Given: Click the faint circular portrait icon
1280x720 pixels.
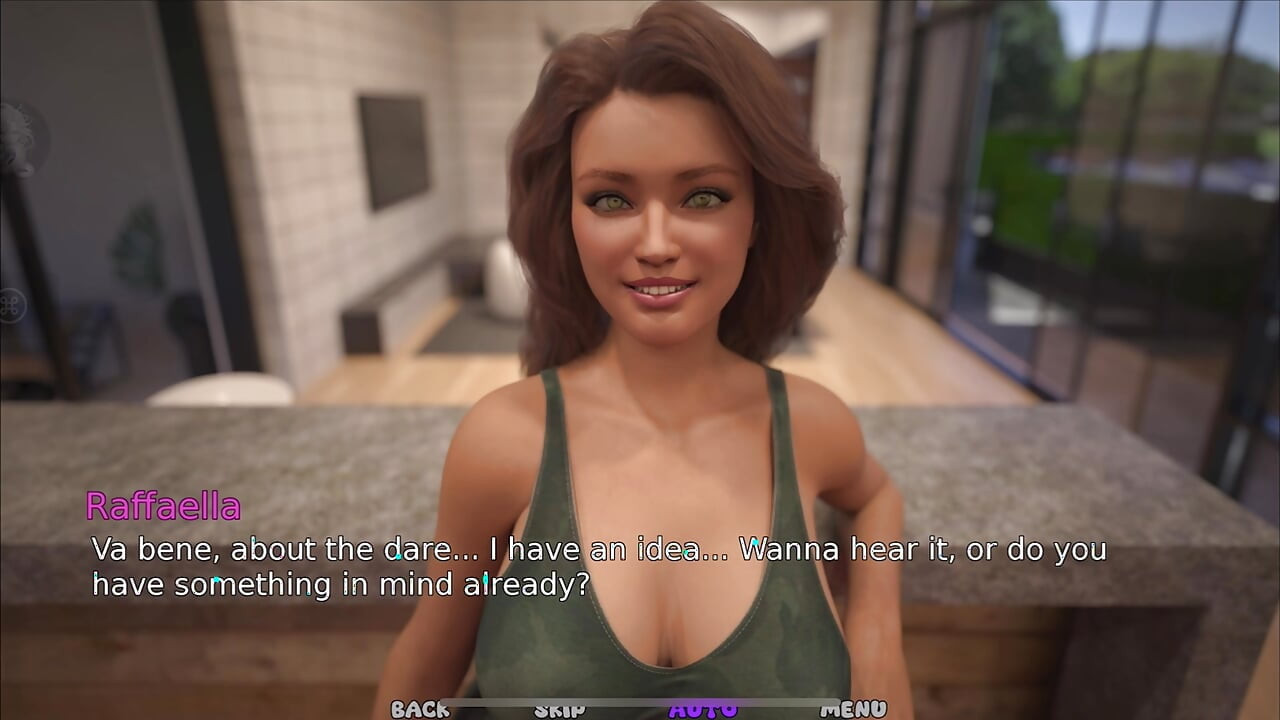Looking at the screenshot, I should click(x=18, y=139).
